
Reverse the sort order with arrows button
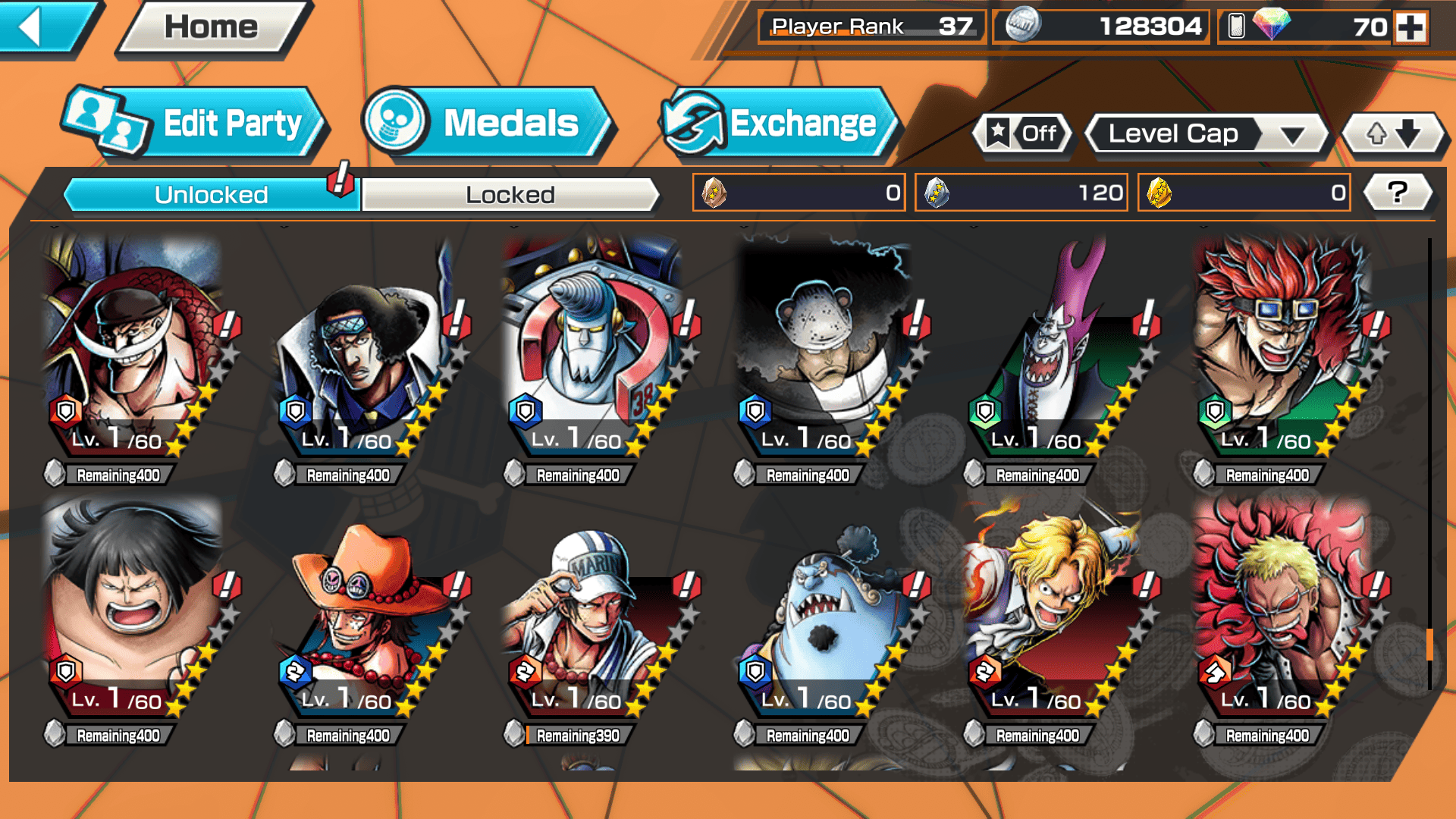pyautogui.click(x=1393, y=134)
